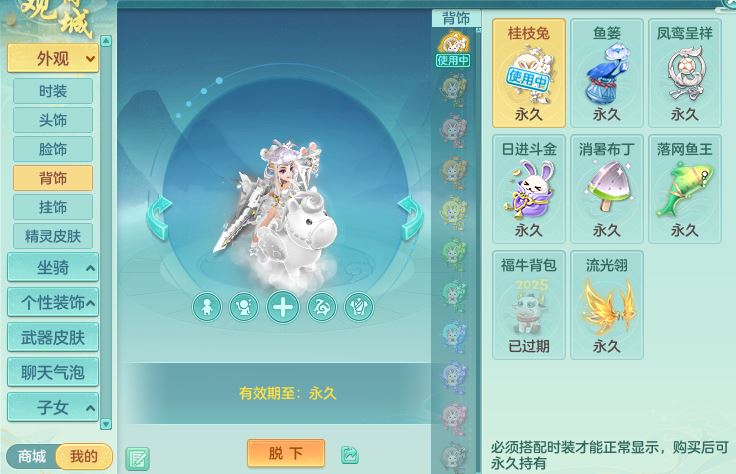Pick the 消暑布丁 popsicle accessory
Screen dimensions: 736x474
click(607, 189)
